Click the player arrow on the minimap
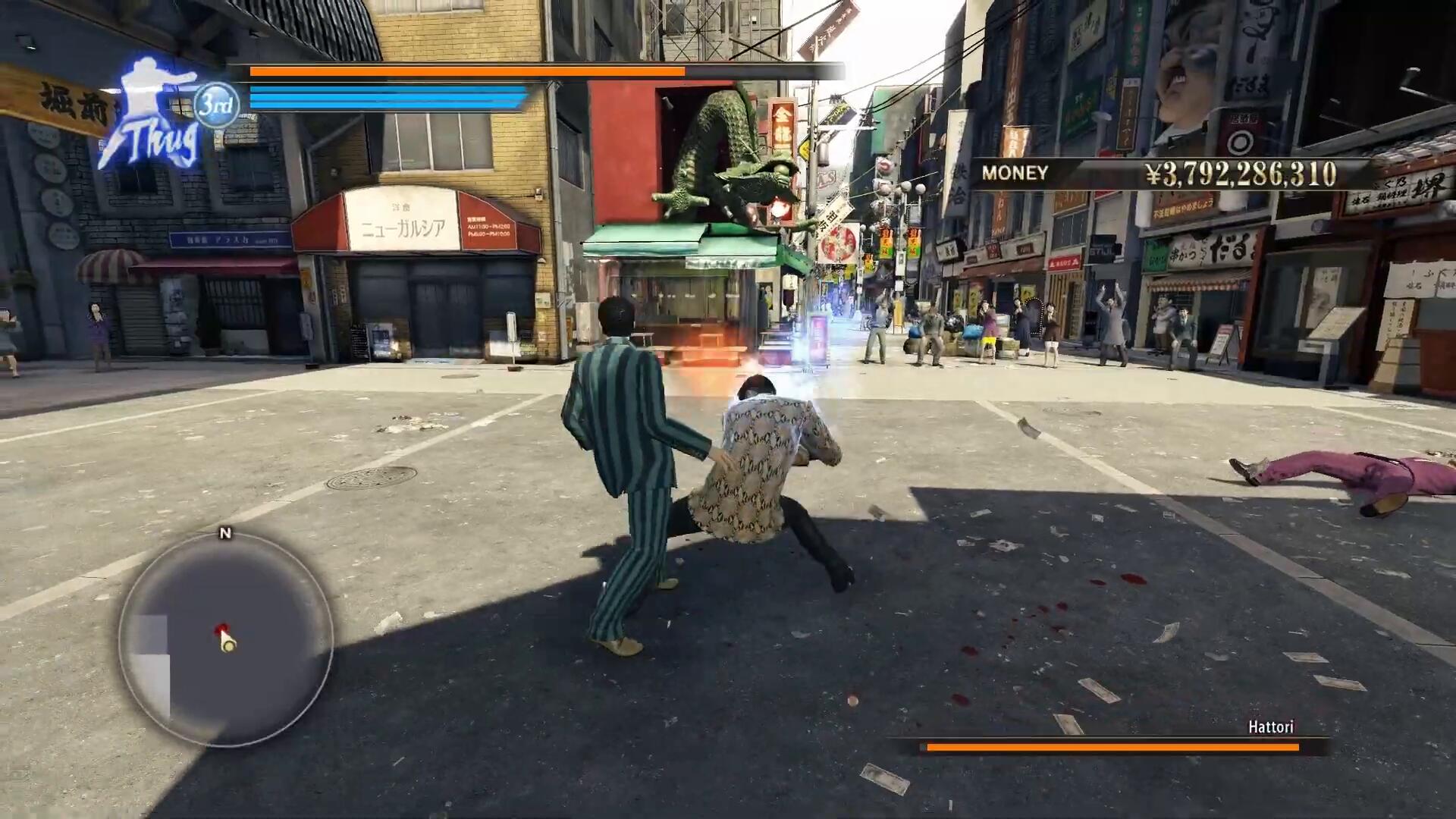 click(227, 643)
